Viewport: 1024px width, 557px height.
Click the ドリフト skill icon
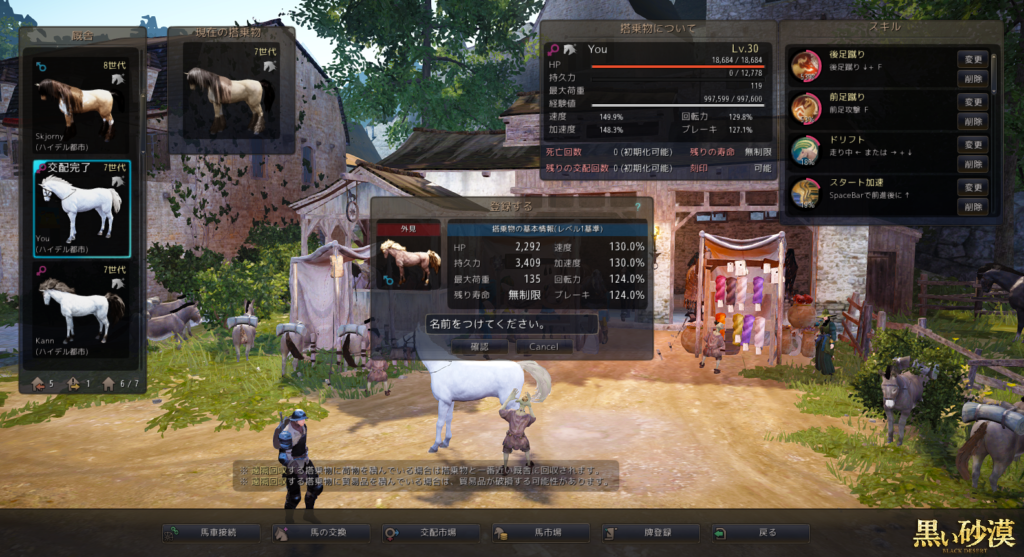point(806,150)
